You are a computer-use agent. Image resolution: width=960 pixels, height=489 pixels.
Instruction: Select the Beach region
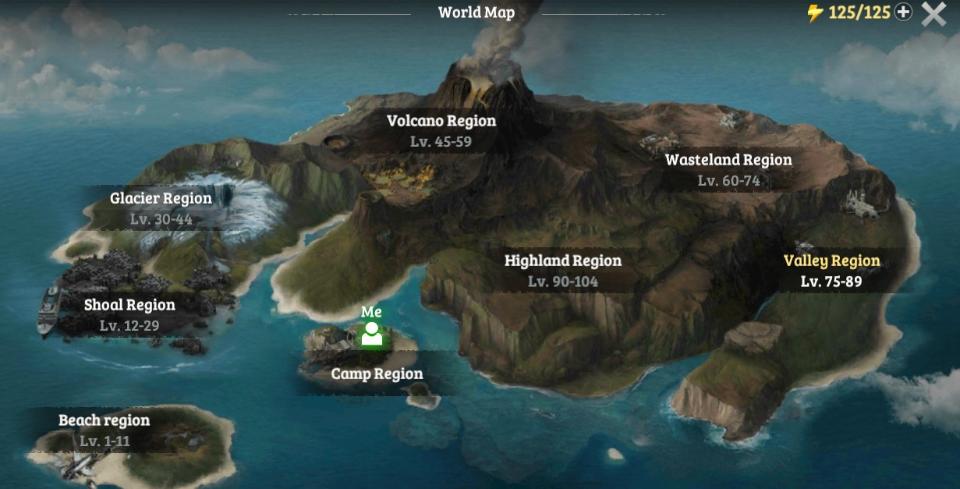coord(104,430)
